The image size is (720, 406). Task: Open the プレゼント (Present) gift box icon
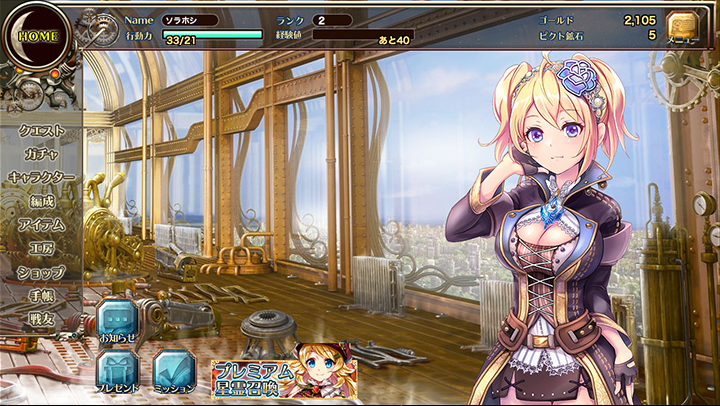(117, 368)
